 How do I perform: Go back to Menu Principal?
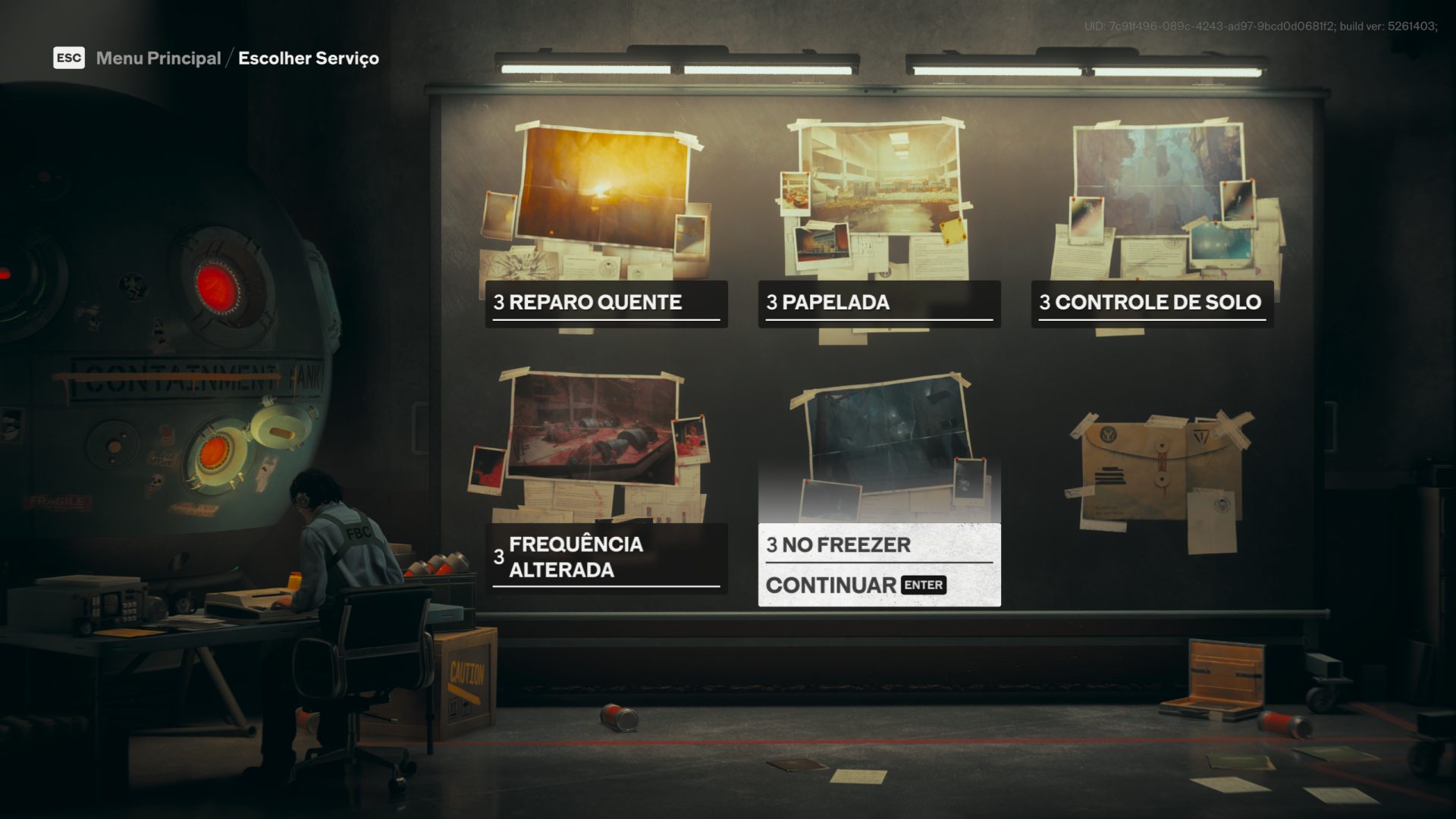tap(158, 58)
